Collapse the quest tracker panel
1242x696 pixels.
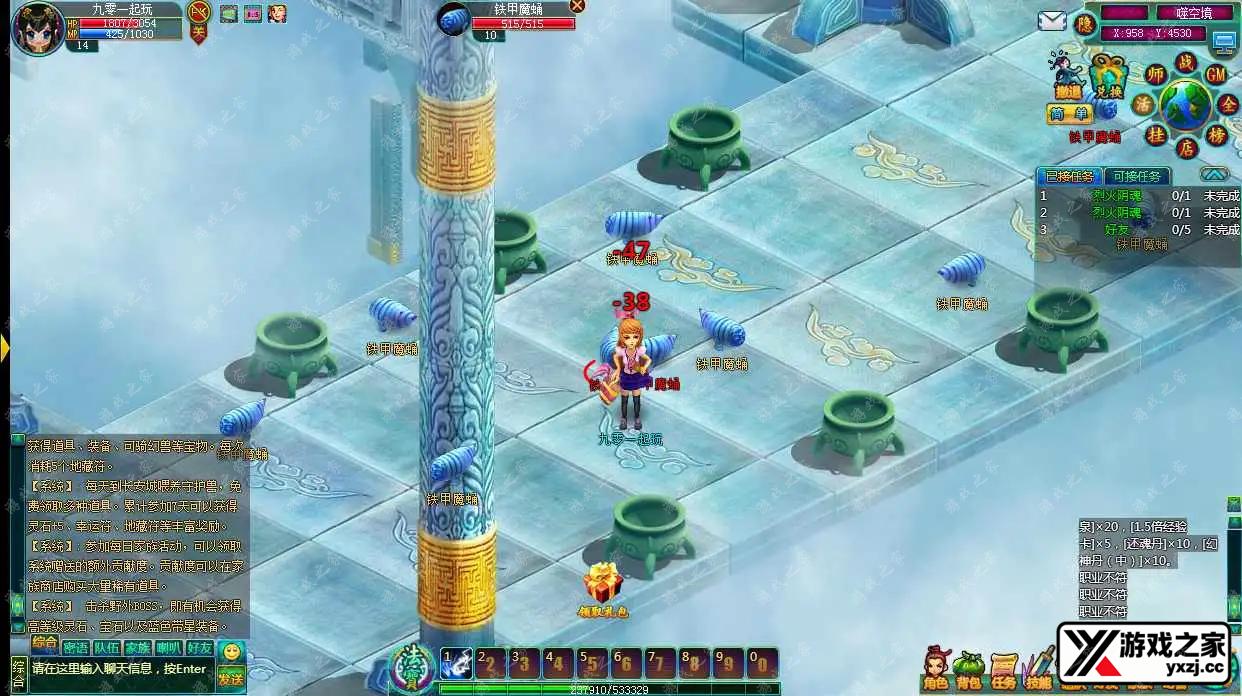(1214, 174)
